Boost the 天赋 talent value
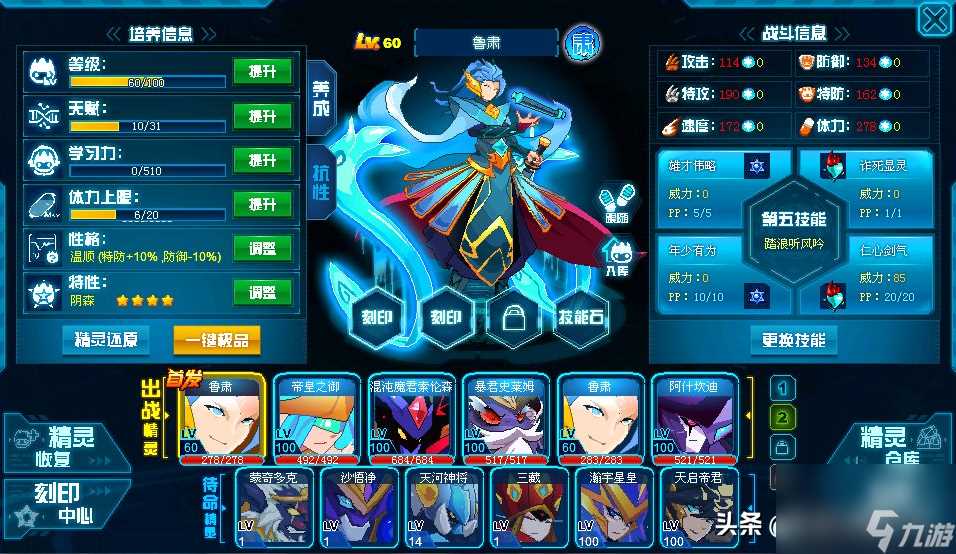Viewport: 956px width, 554px height. click(262, 116)
